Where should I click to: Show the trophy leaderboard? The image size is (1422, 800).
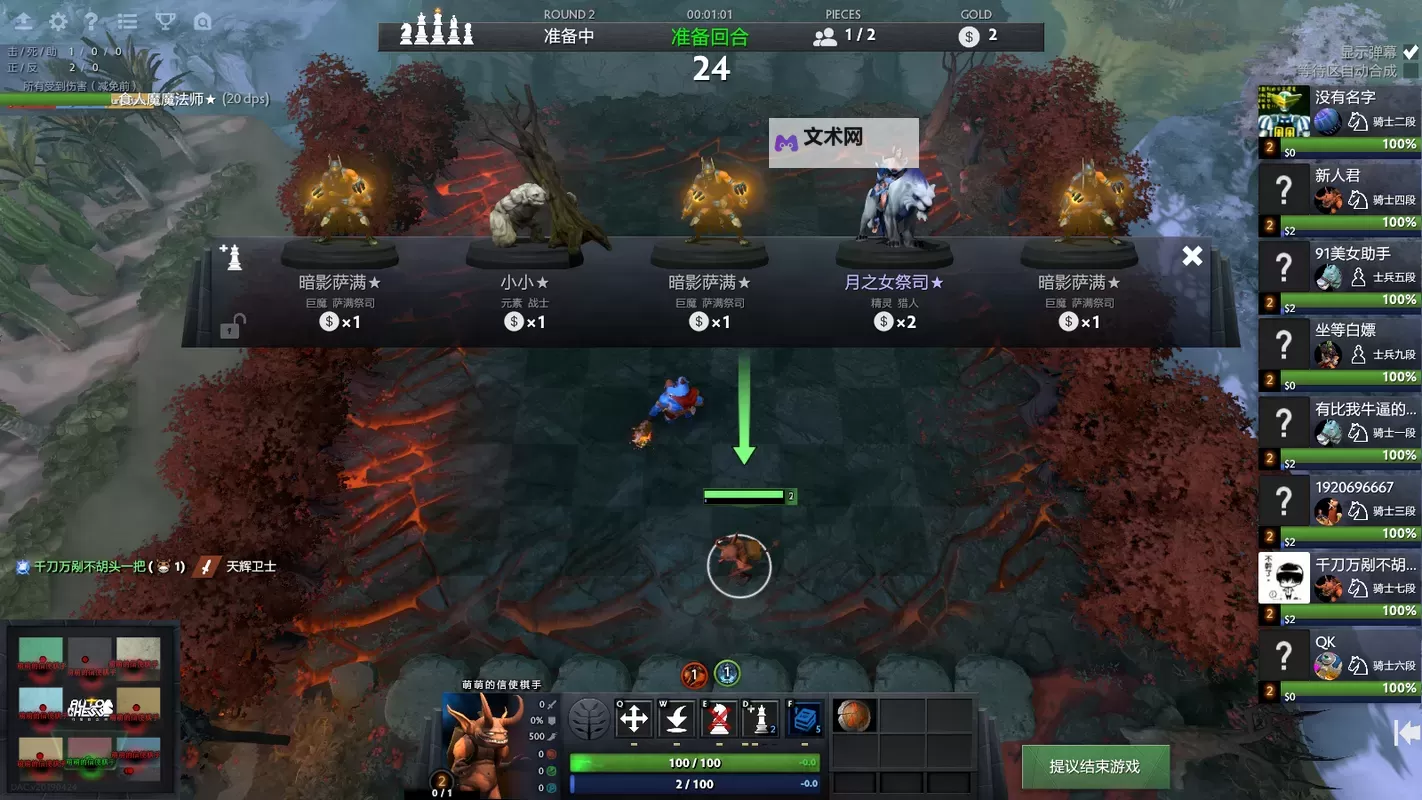point(166,22)
